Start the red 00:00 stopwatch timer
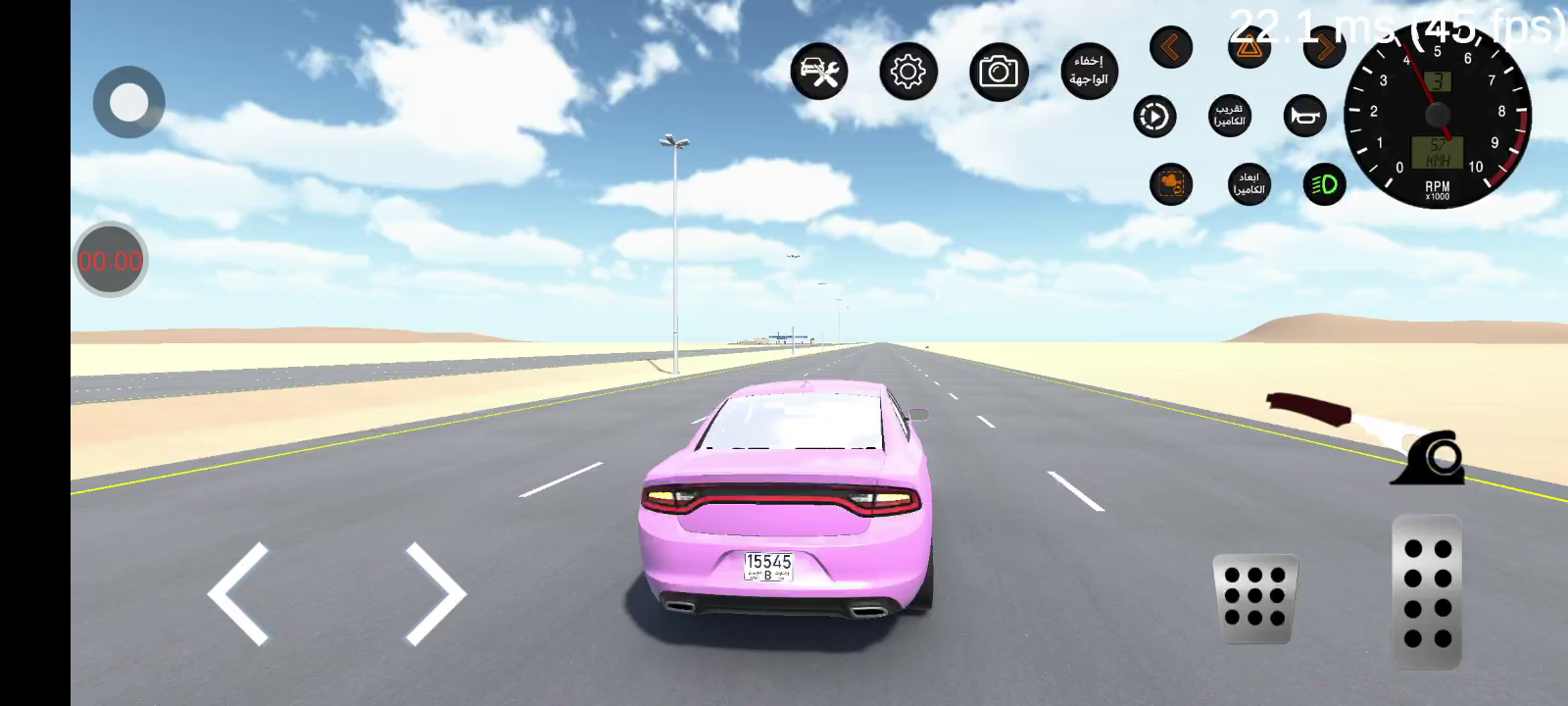1568x706 pixels. tap(110, 261)
